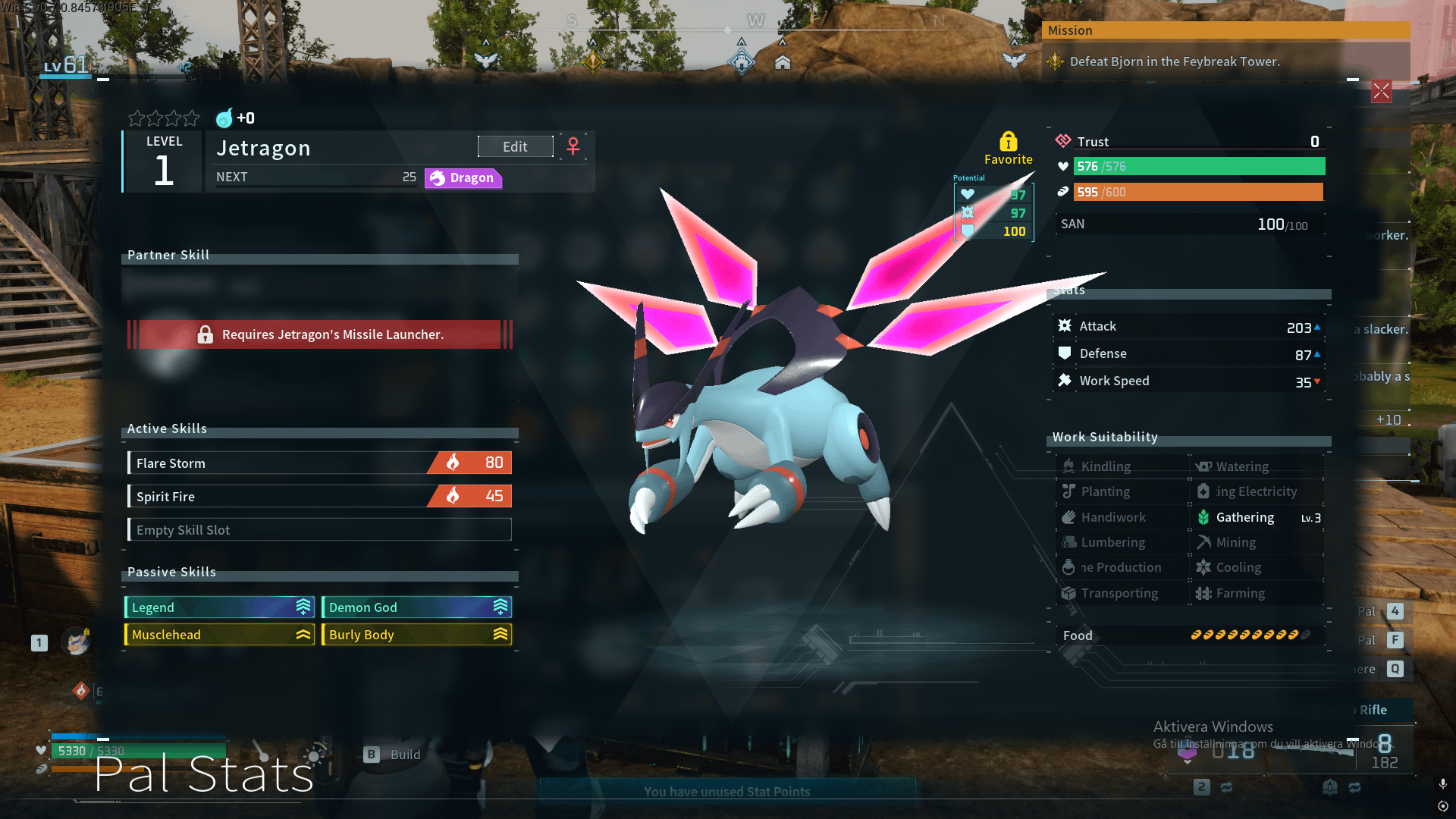Viewport: 1456px width, 819px height.
Task: Click the locked Missile Launcher requirement bar
Action: pyautogui.click(x=319, y=334)
